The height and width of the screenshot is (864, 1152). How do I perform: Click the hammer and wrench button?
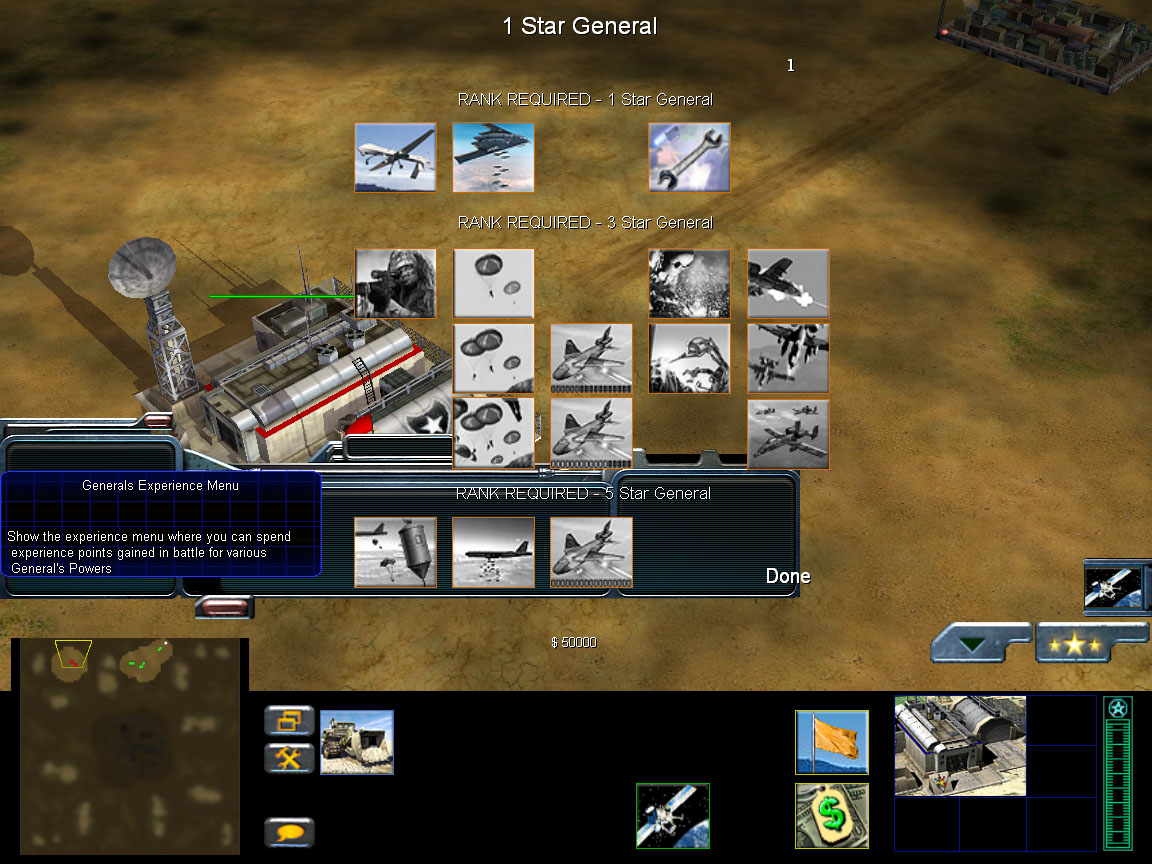(289, 758)
